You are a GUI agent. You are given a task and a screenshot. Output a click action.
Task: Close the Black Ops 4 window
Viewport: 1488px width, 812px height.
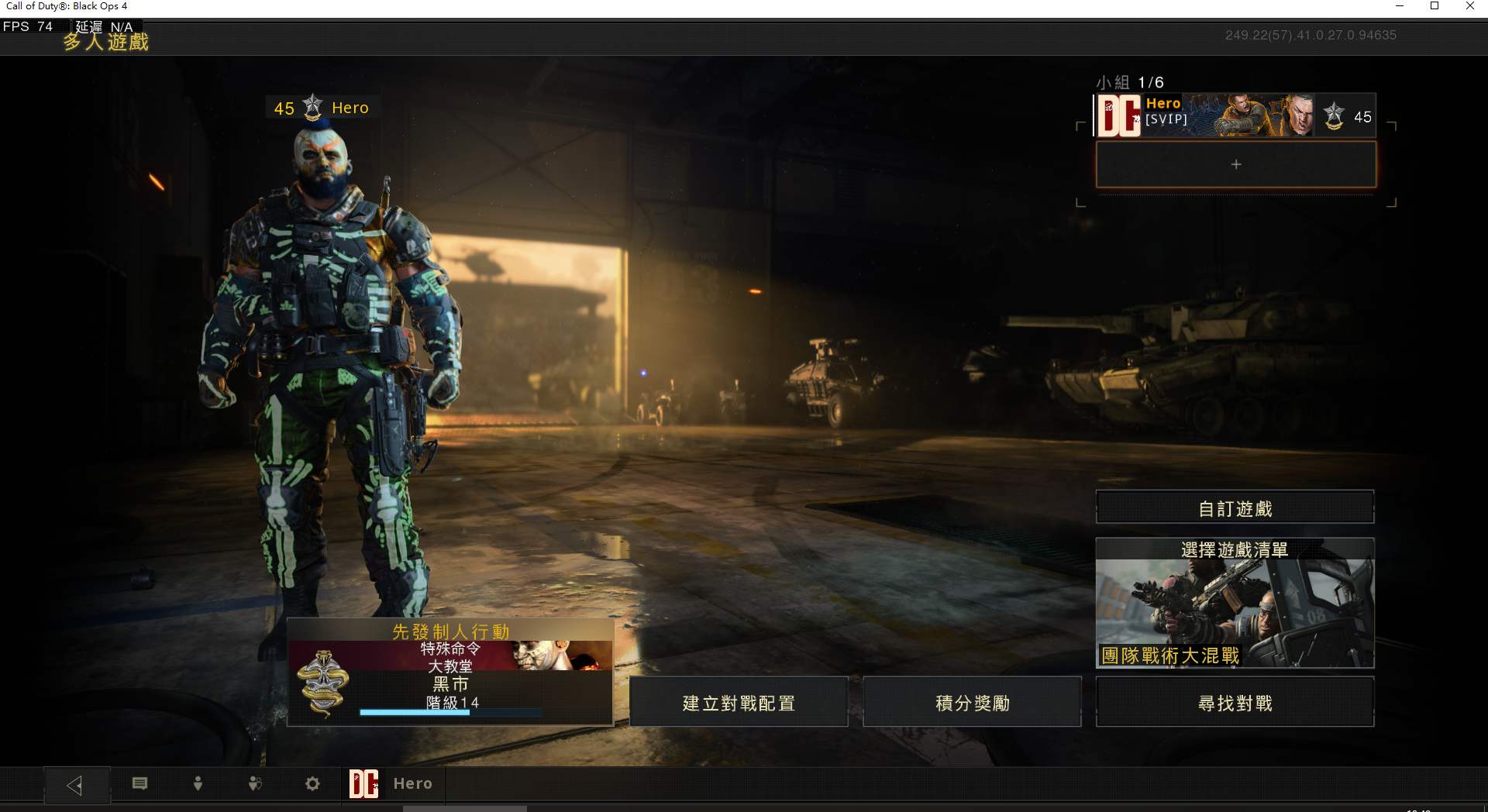click(1469, 6)
